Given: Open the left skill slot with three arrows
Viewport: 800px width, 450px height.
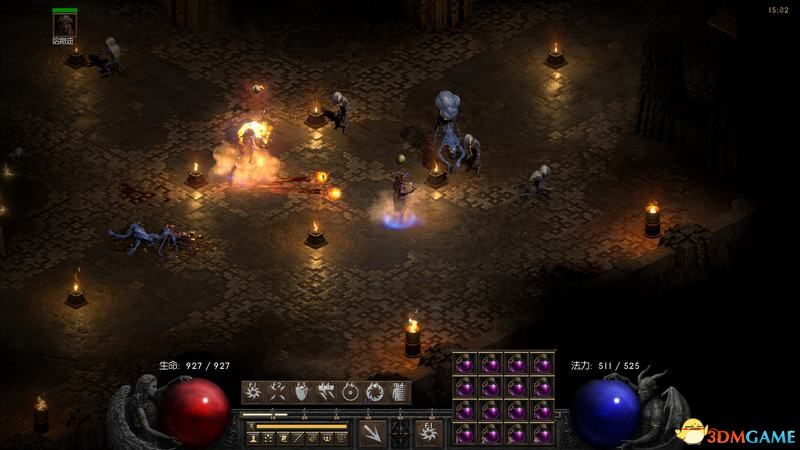Looking at the screenshot, I should click(372, 433).
